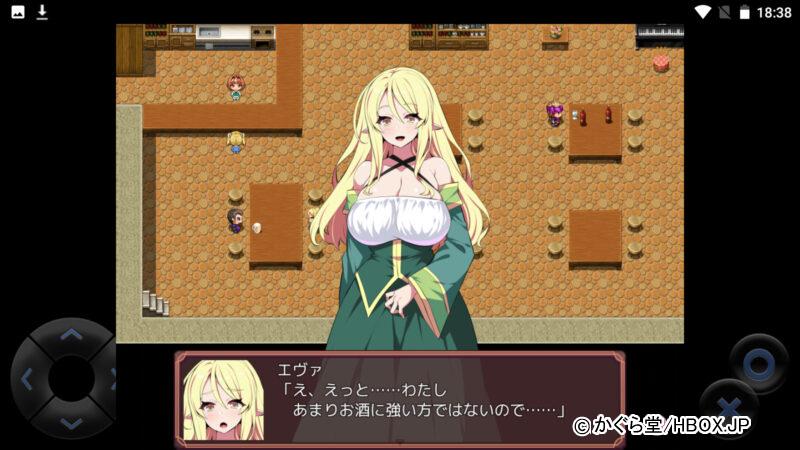800x450 pixels.
Task: Tap the virtual D-pad left arrow
Action: click(27, 379)
